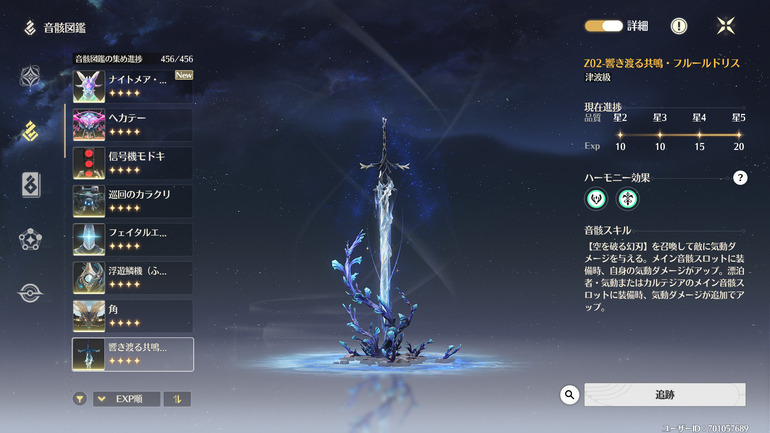View the 浮遊鱗機 echo entry

point(133,277)
